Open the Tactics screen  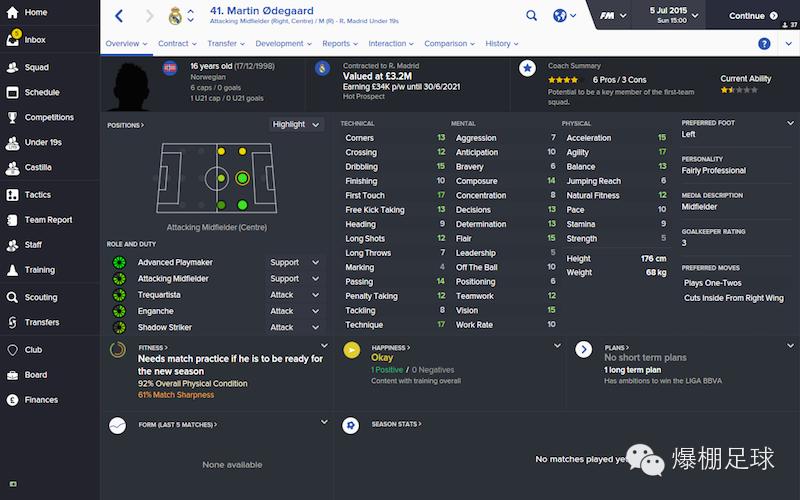tap(38, 195)
